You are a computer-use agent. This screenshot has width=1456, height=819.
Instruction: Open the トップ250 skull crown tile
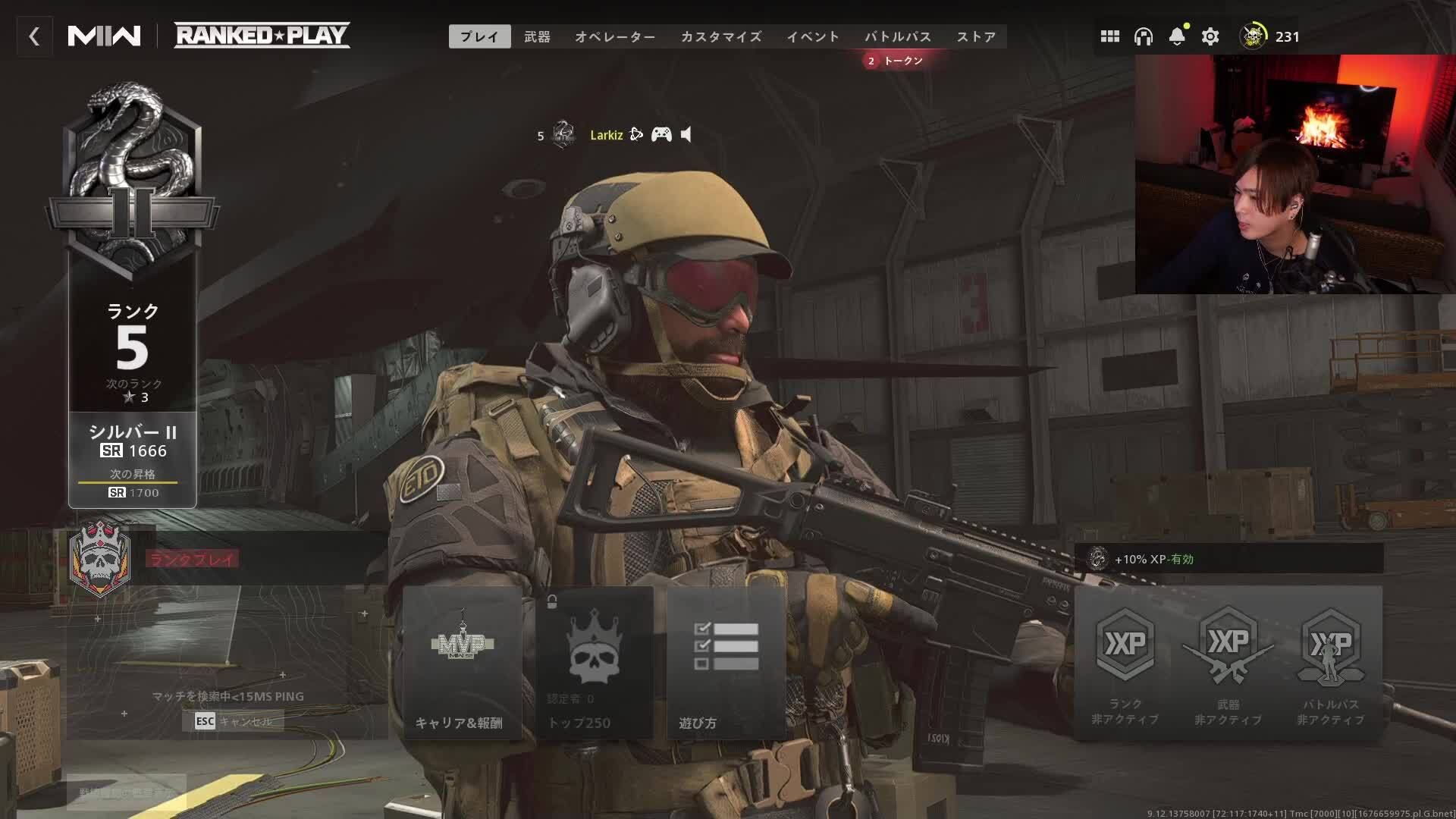click(595, 664)
